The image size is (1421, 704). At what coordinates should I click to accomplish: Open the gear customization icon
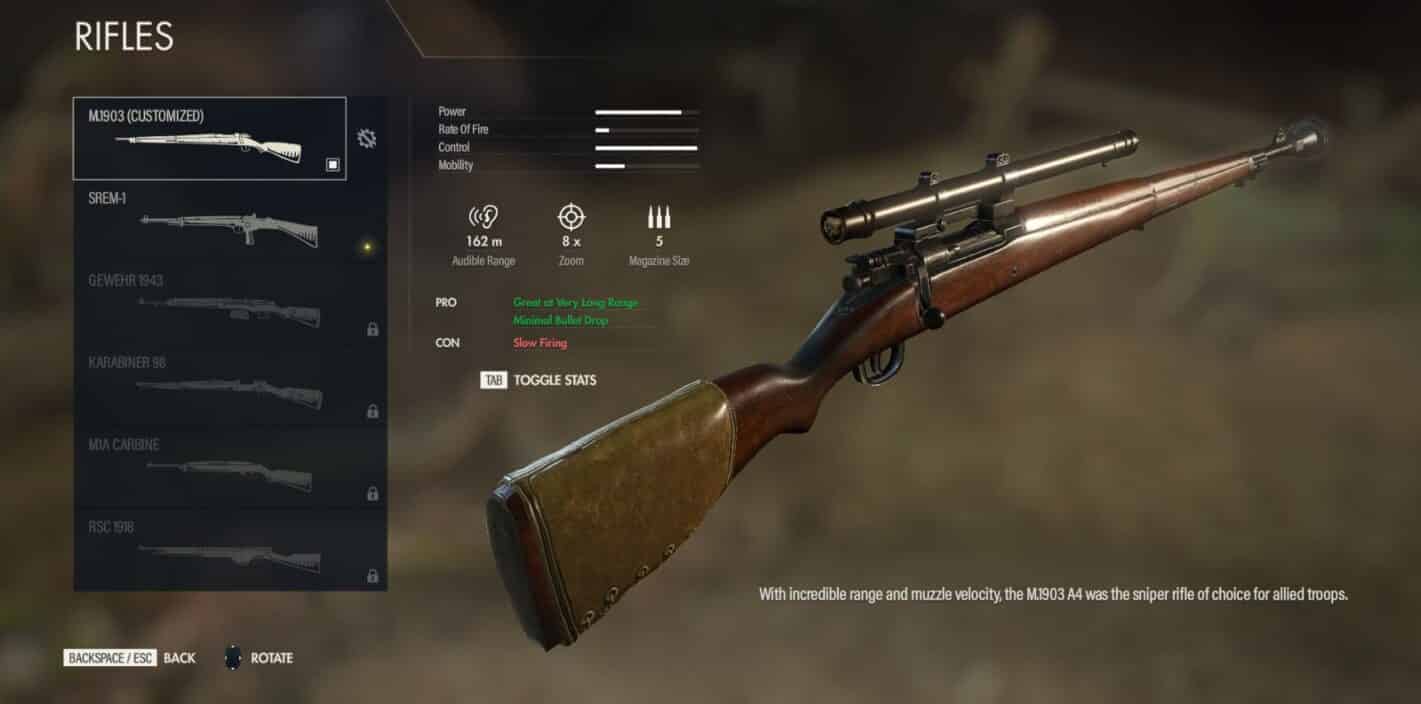tap(367, 139)
